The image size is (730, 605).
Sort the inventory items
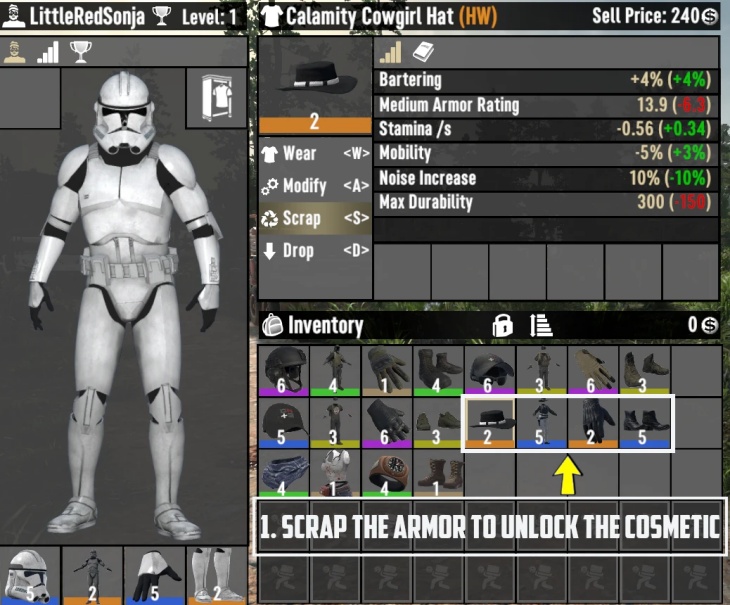pos(542,325)
